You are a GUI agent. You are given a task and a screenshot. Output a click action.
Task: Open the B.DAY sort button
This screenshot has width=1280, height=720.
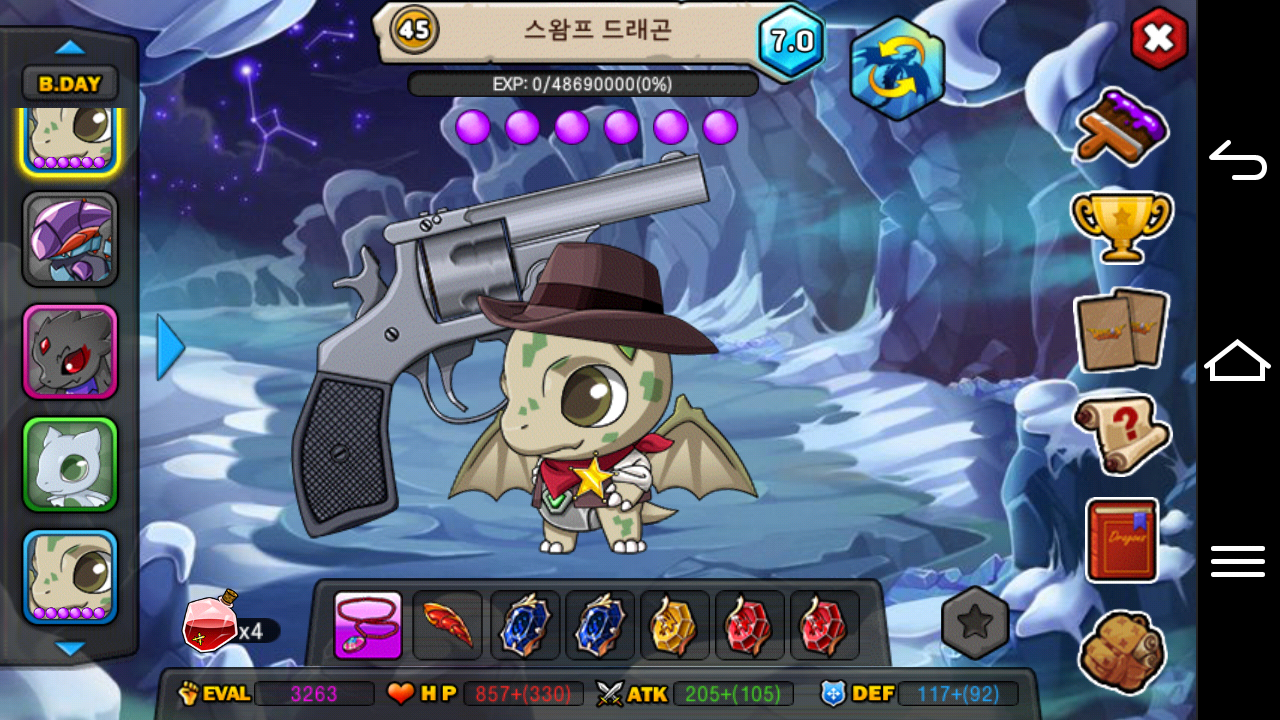[70, 84]
